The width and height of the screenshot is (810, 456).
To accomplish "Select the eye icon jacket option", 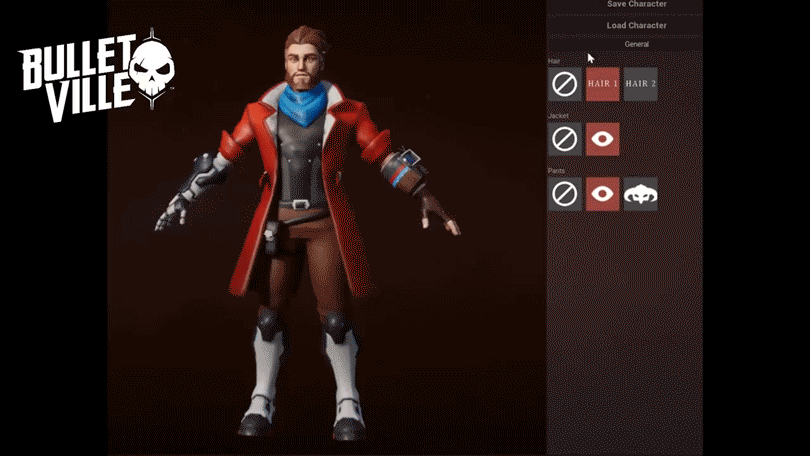I will coord(603,139).
